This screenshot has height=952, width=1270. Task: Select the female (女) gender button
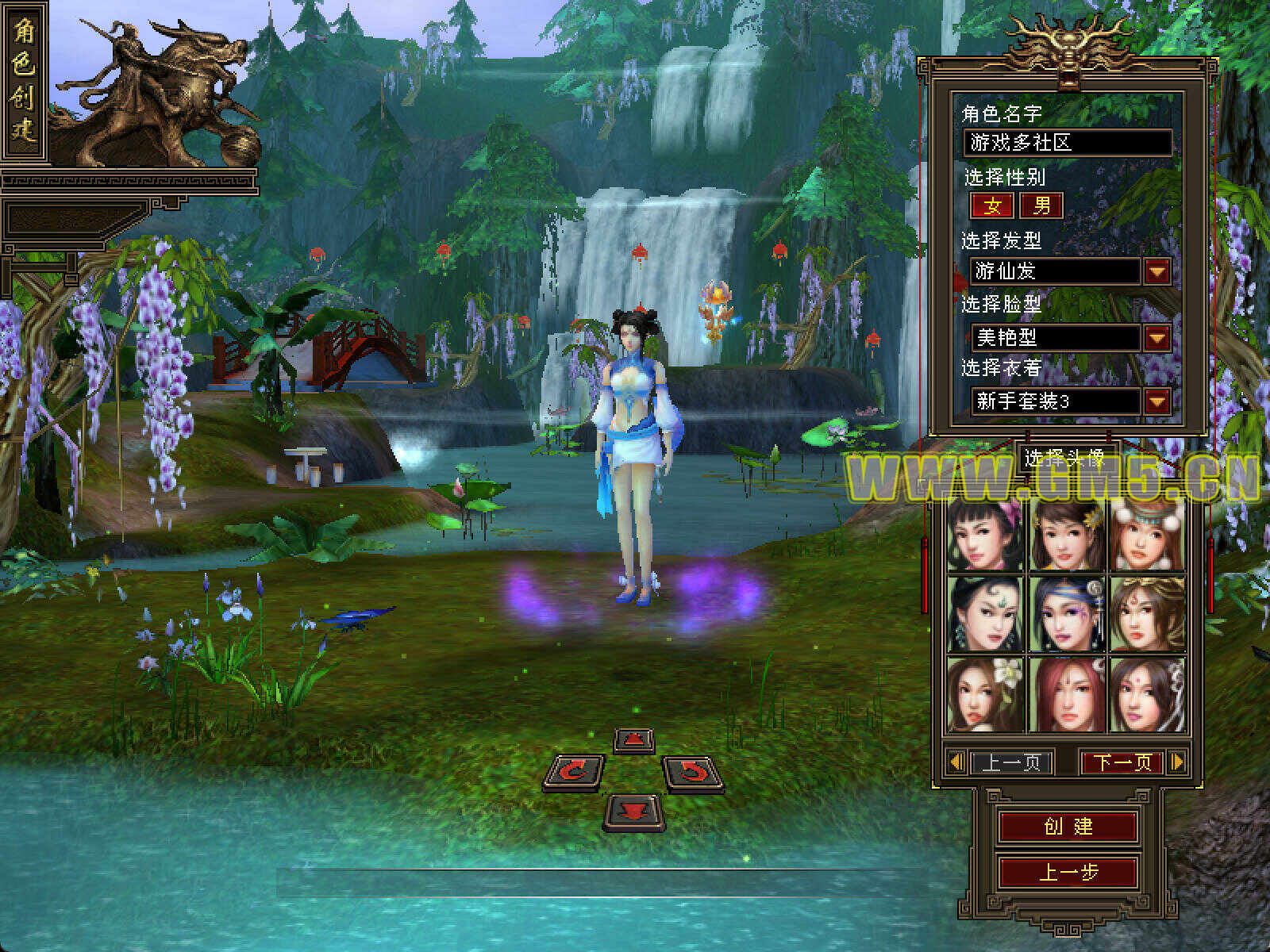click(992, 206)
